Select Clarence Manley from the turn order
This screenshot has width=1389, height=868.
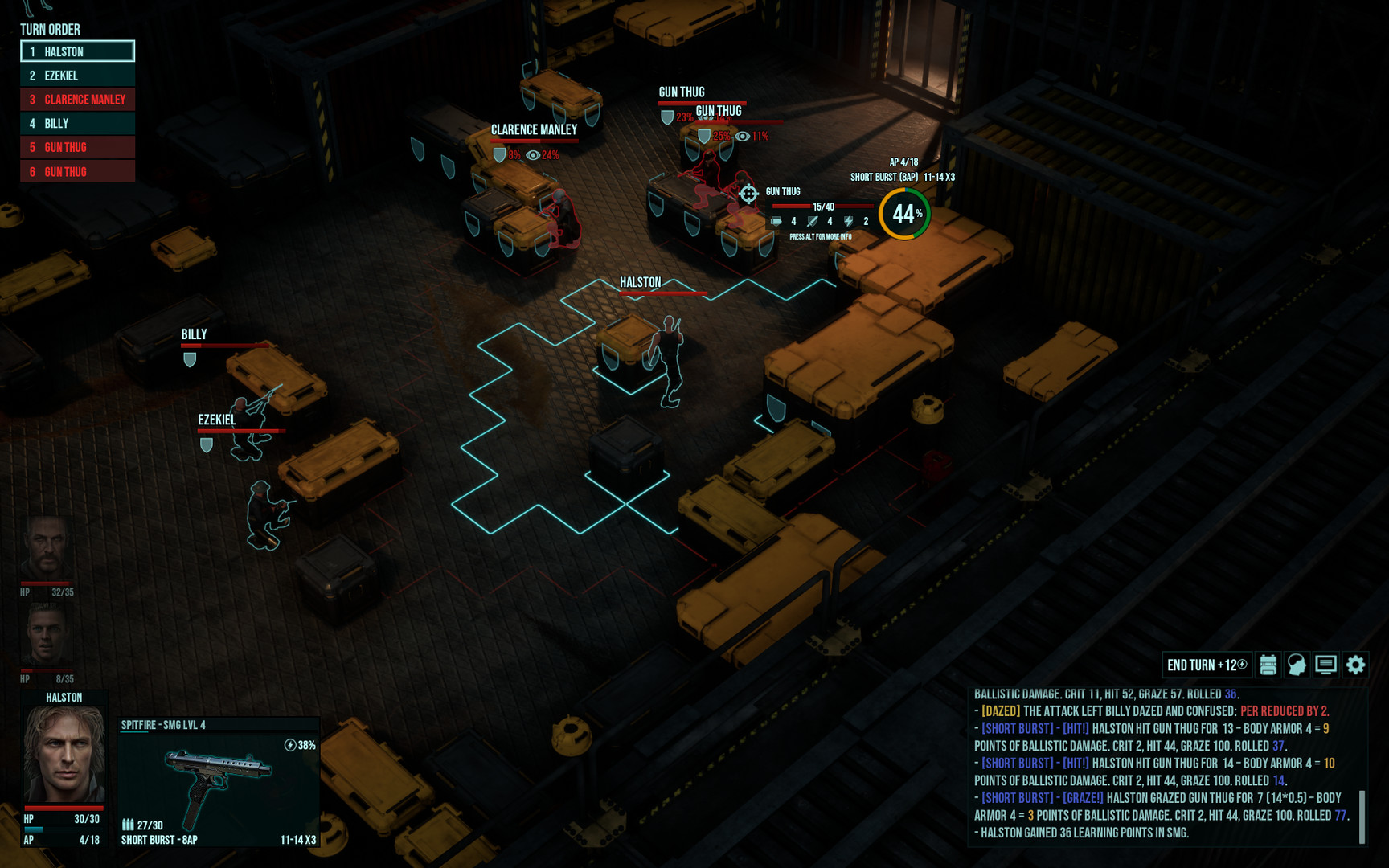click(76, 100)
